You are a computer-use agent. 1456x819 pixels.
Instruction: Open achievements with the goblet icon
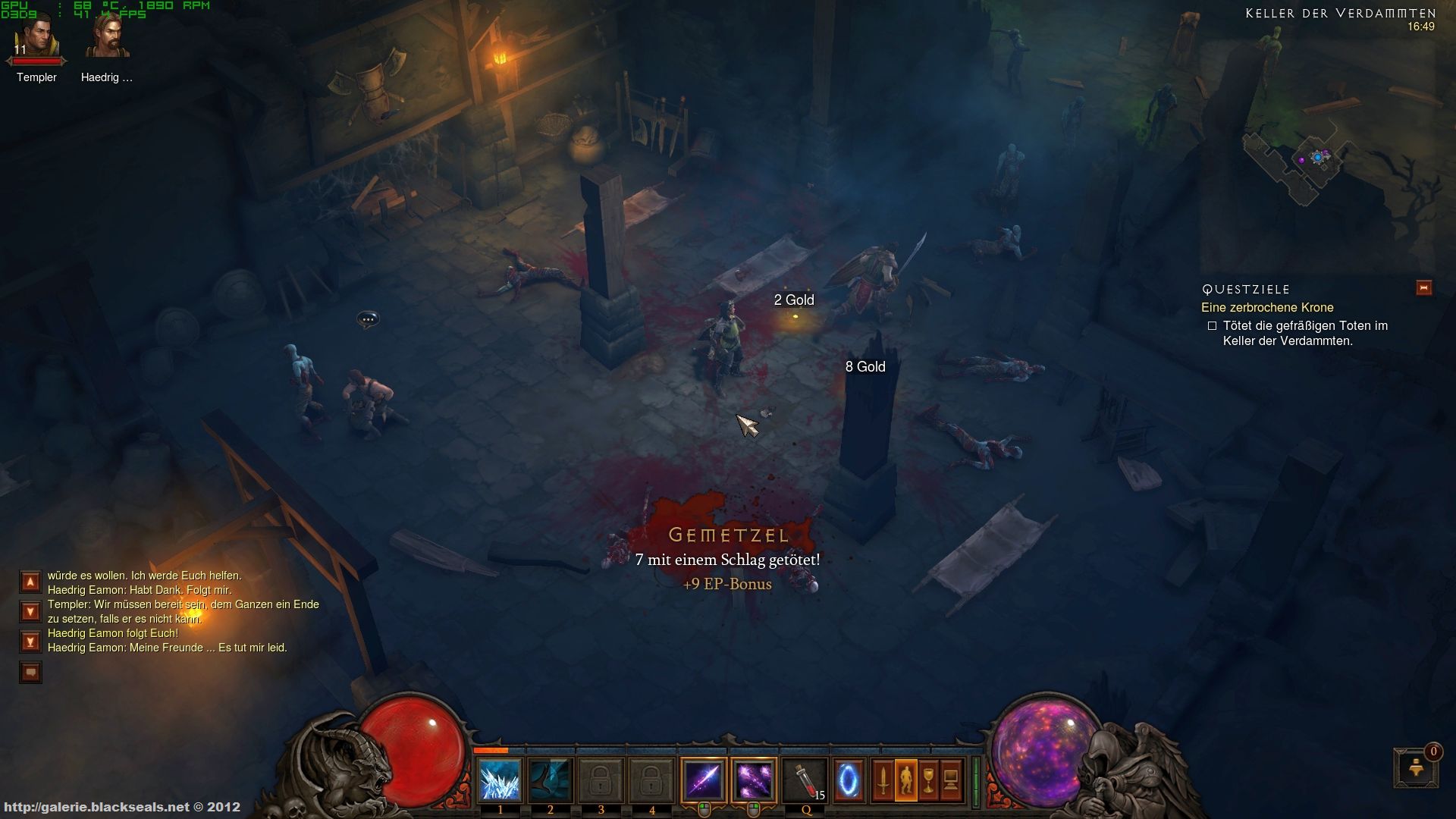[x=929, y=780]
